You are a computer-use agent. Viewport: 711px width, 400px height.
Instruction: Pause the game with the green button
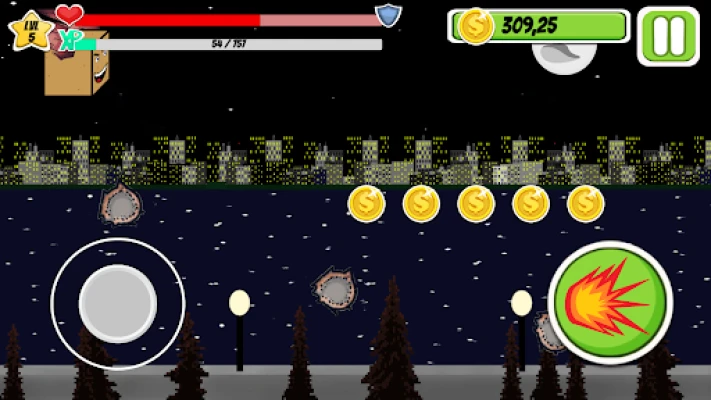click(x=668, y=36)
